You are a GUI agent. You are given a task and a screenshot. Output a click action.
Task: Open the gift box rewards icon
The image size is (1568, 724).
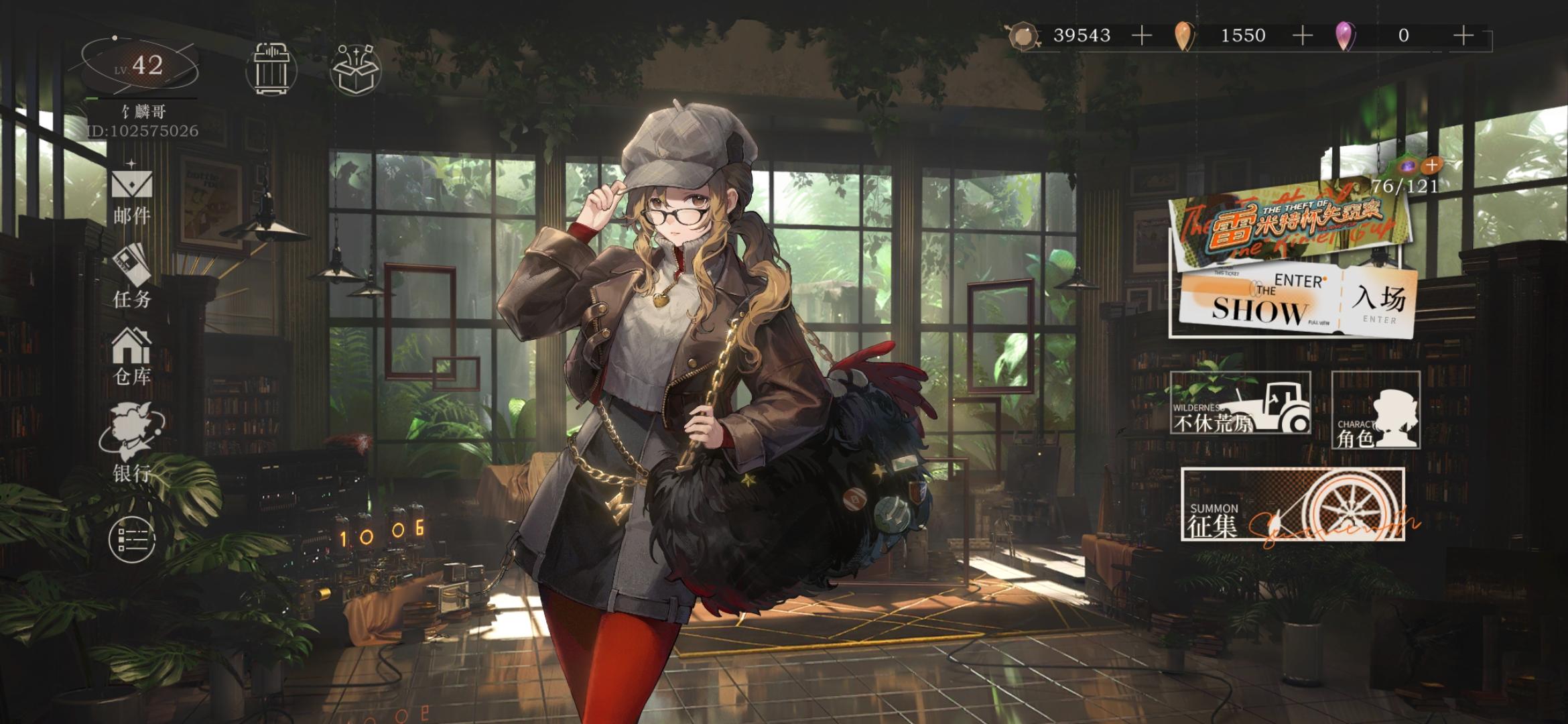(356, 67)
